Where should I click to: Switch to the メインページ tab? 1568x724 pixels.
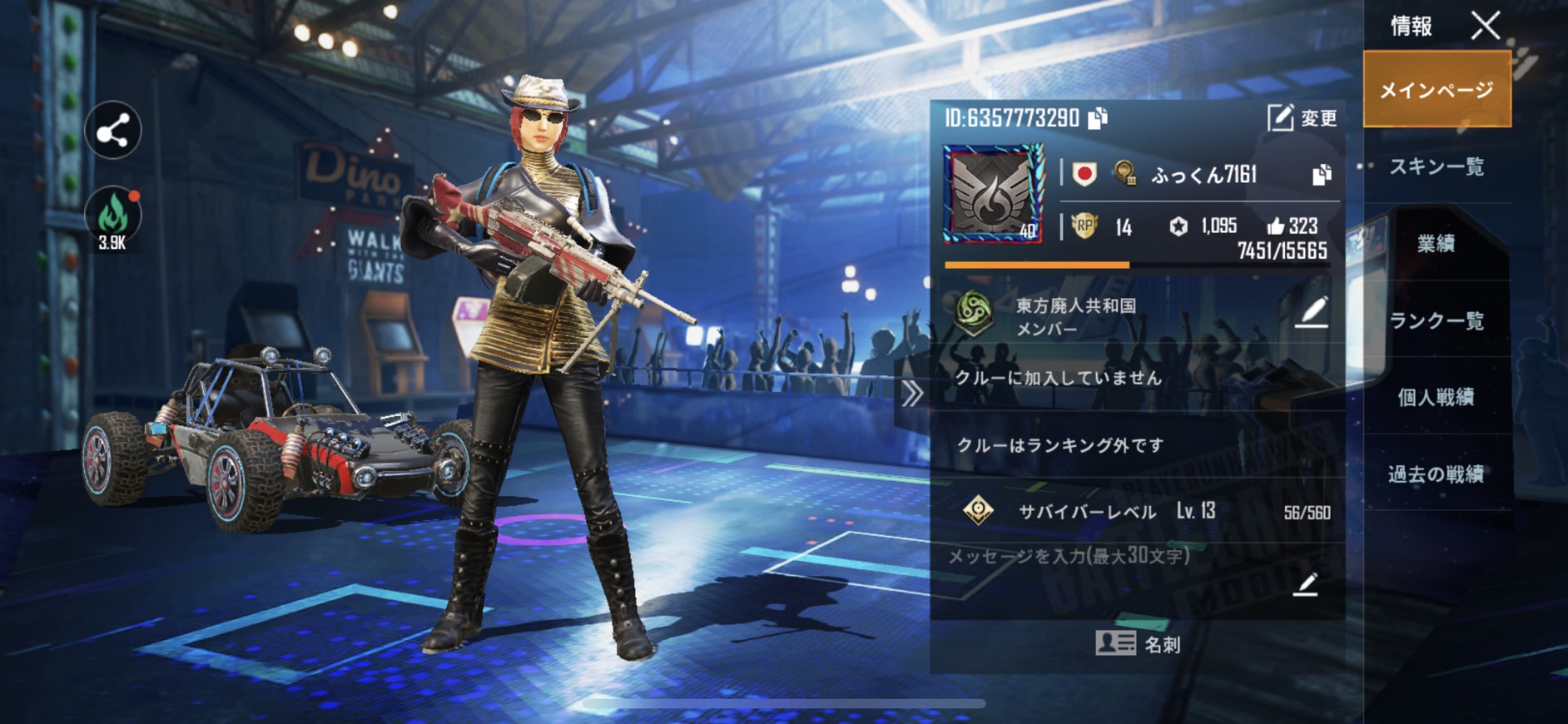click(x=1437, y=89)
